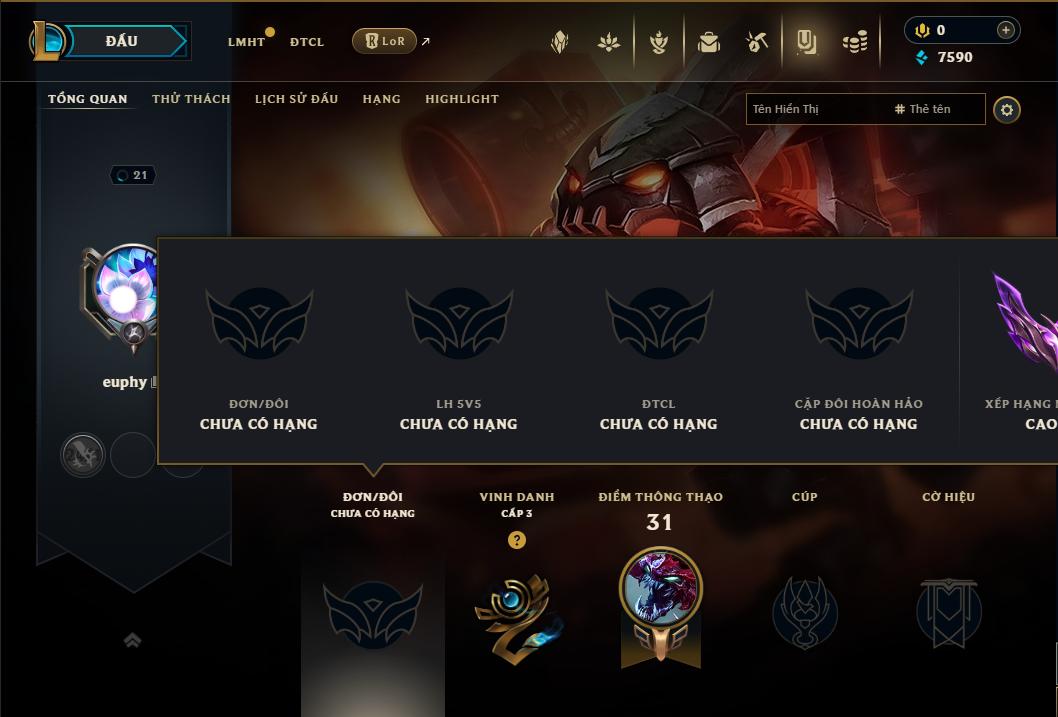Switch to the Thử Thách tab

pos(191,99)
